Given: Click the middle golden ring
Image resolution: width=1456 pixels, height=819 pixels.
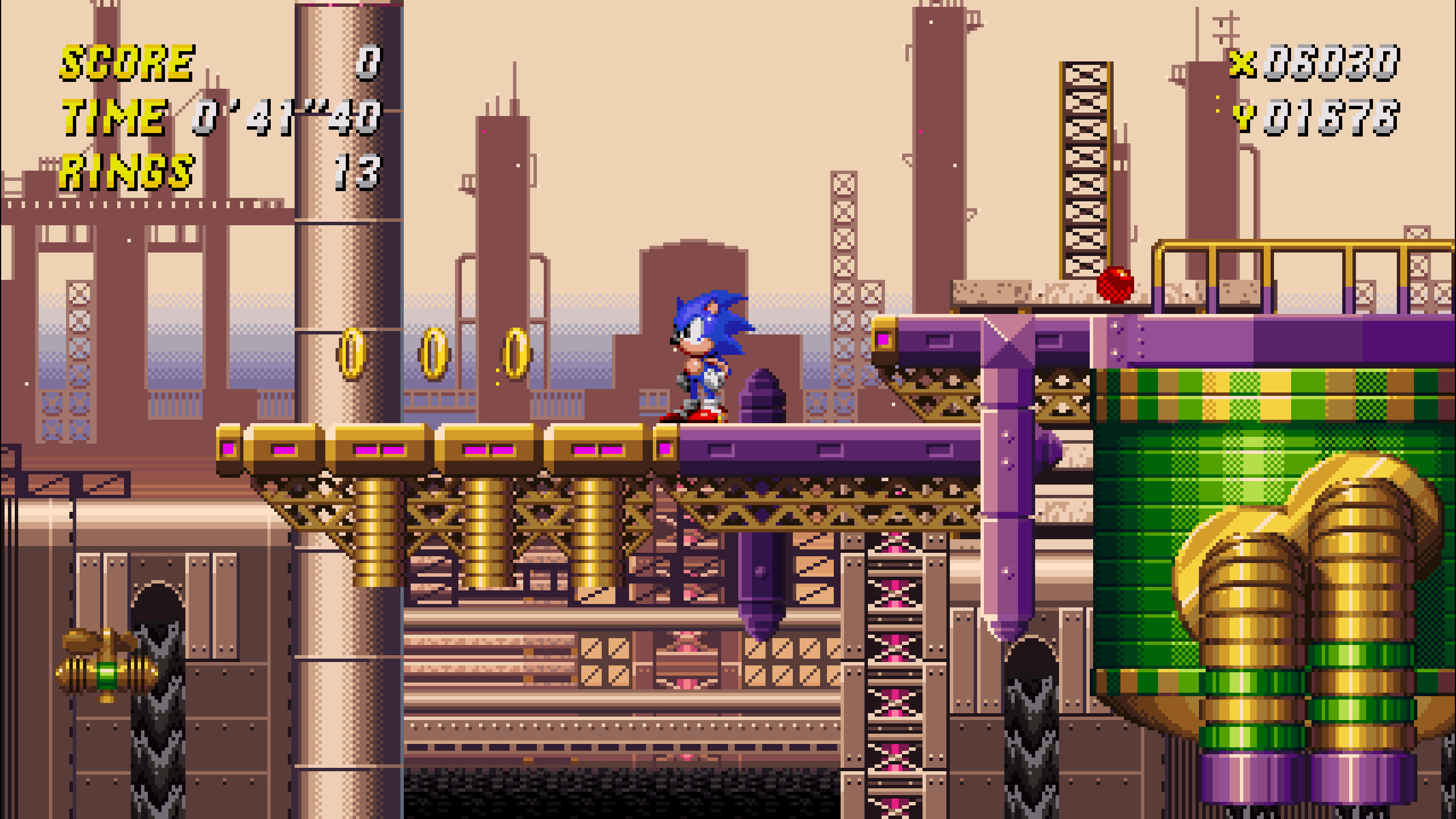Looking at the screenshot, I should click(x=435, y=354).
